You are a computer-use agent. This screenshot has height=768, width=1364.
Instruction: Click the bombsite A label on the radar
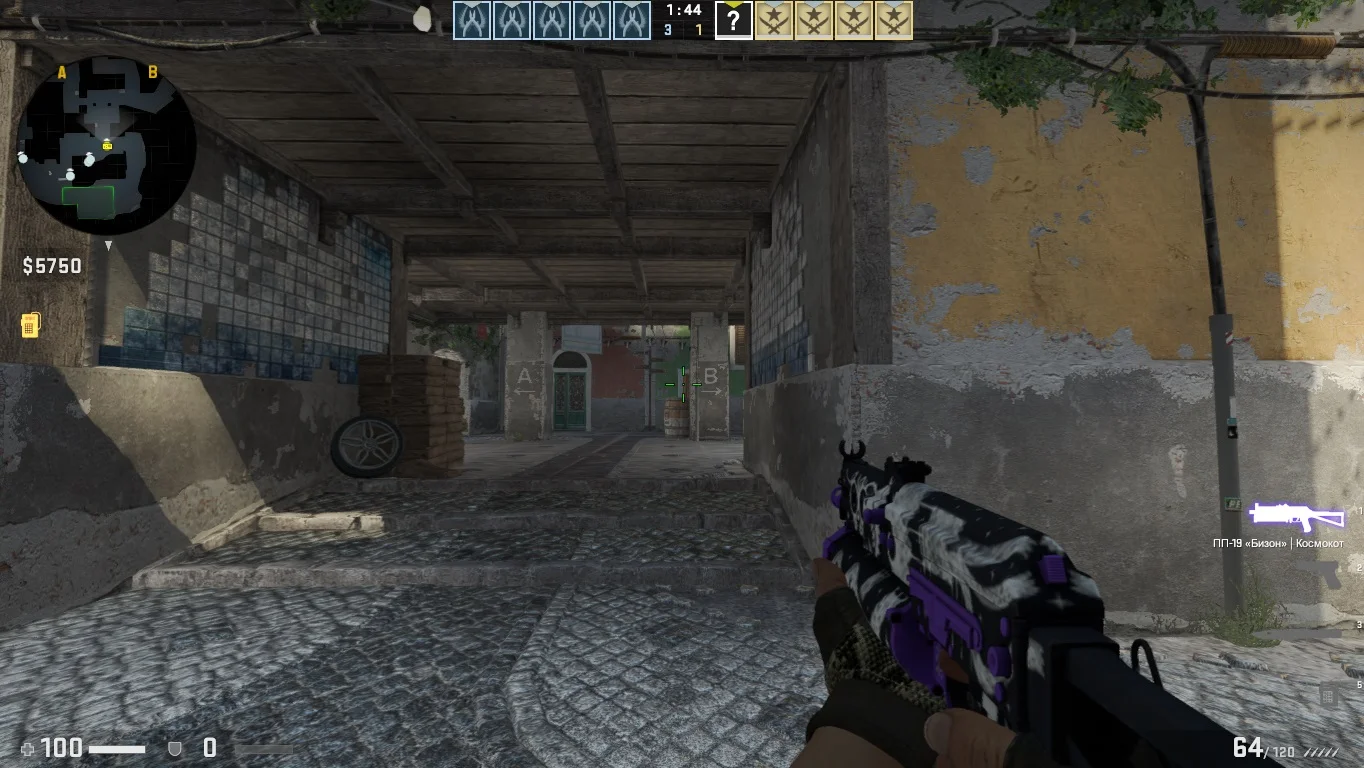coord(62,72)
